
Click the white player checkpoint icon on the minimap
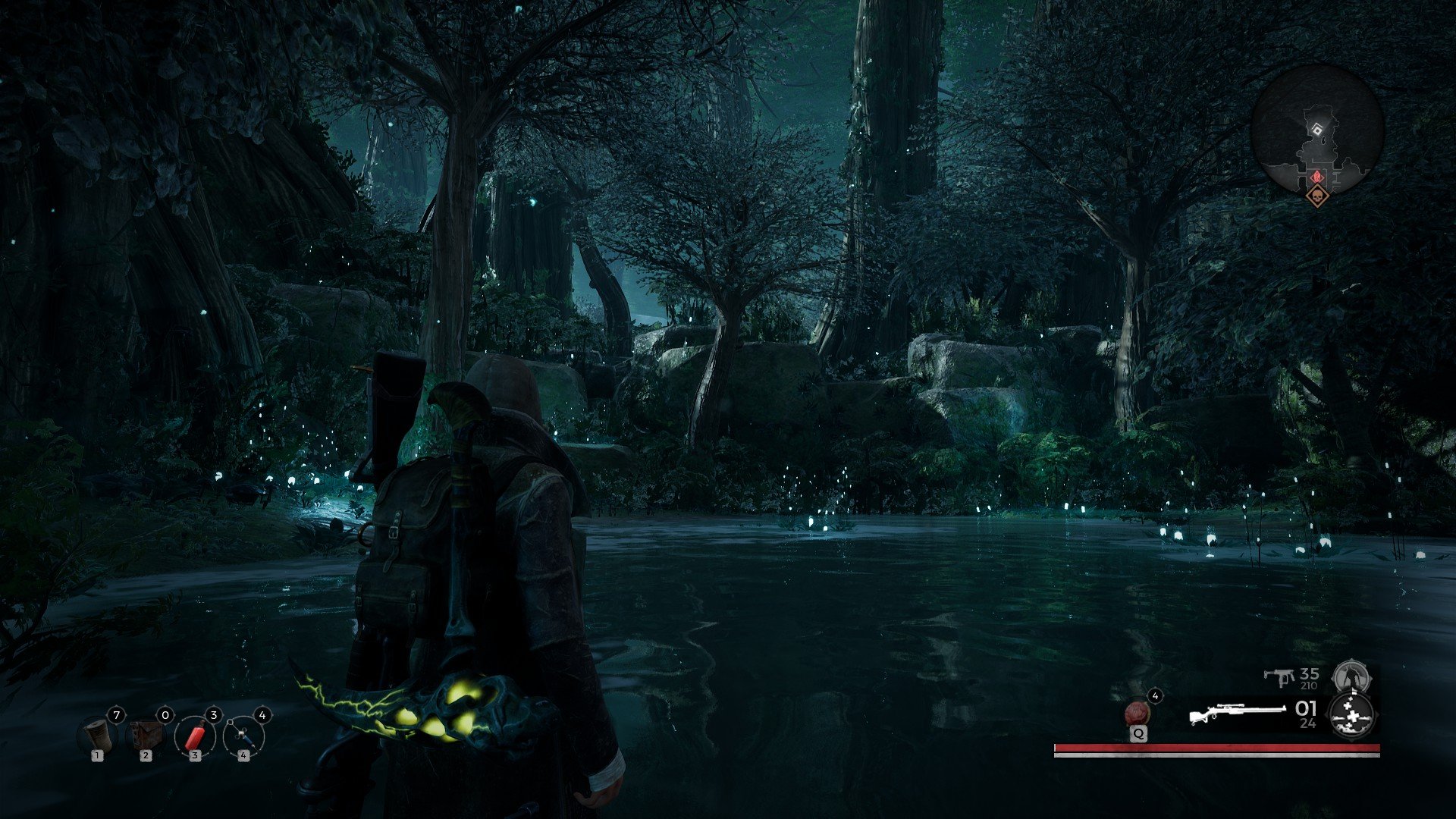click(x=1317, y=128)
